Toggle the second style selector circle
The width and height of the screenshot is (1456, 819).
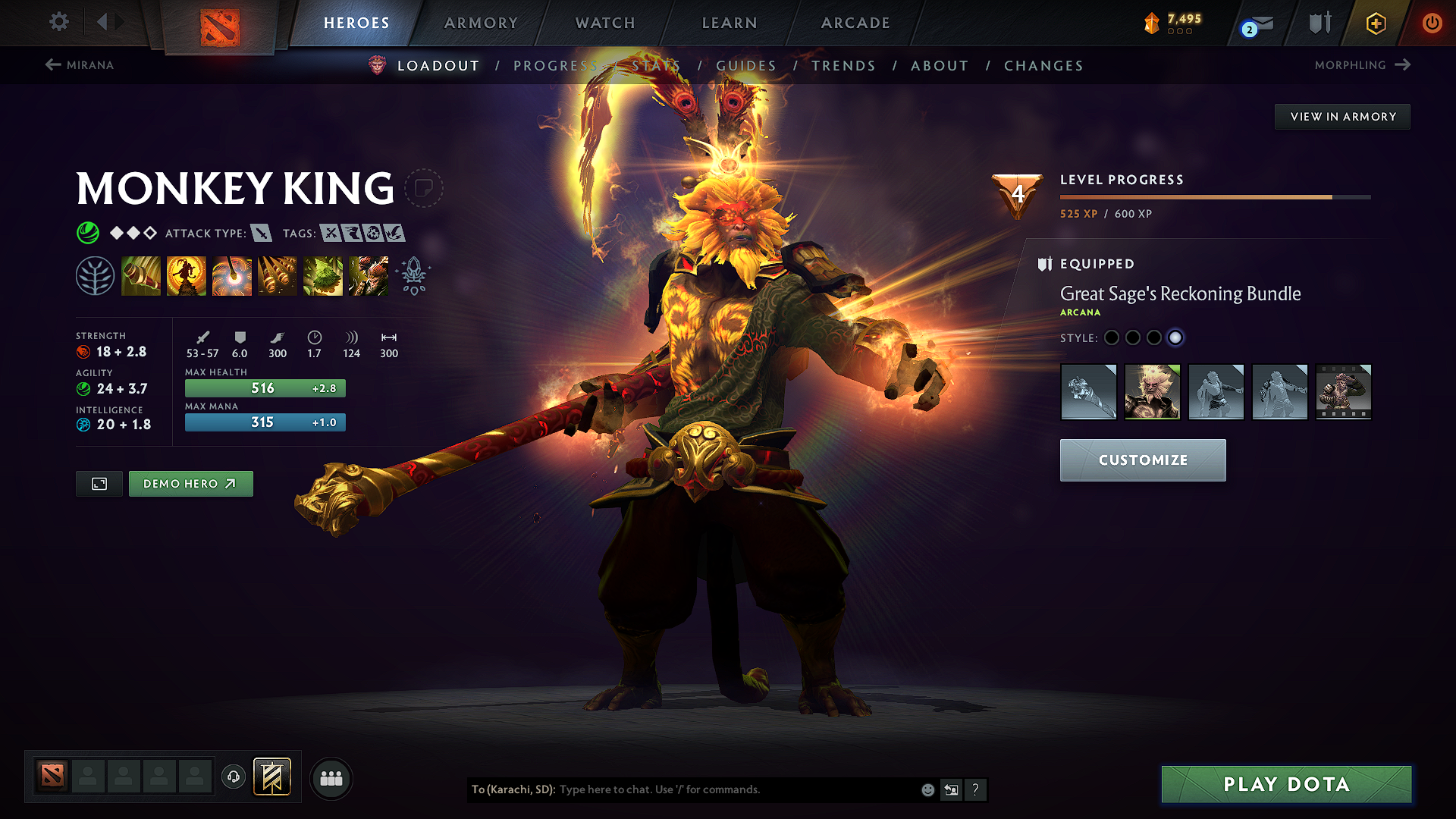pos(1133,337)
